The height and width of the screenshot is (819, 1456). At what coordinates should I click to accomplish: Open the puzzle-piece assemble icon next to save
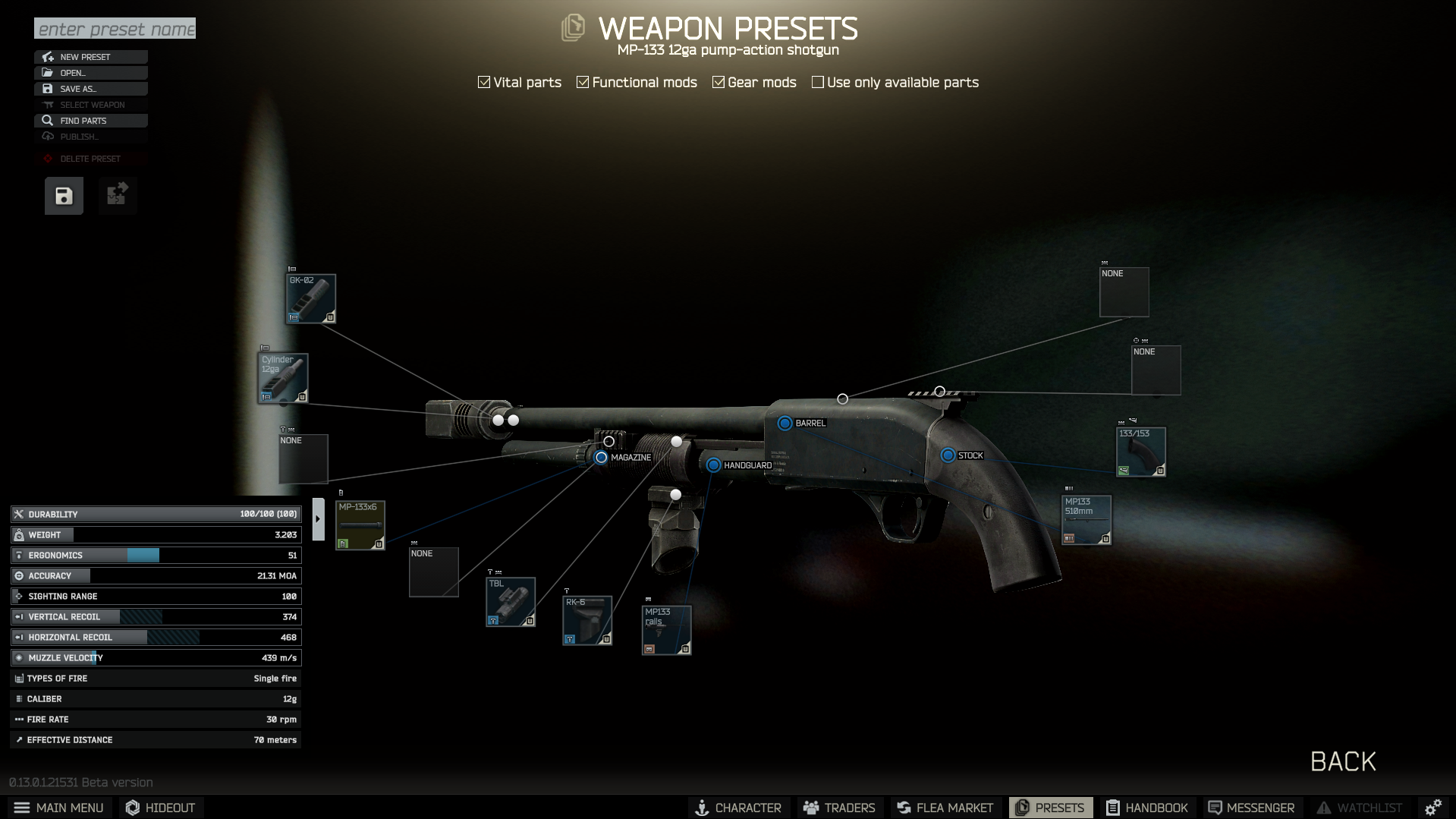point(117,195)
